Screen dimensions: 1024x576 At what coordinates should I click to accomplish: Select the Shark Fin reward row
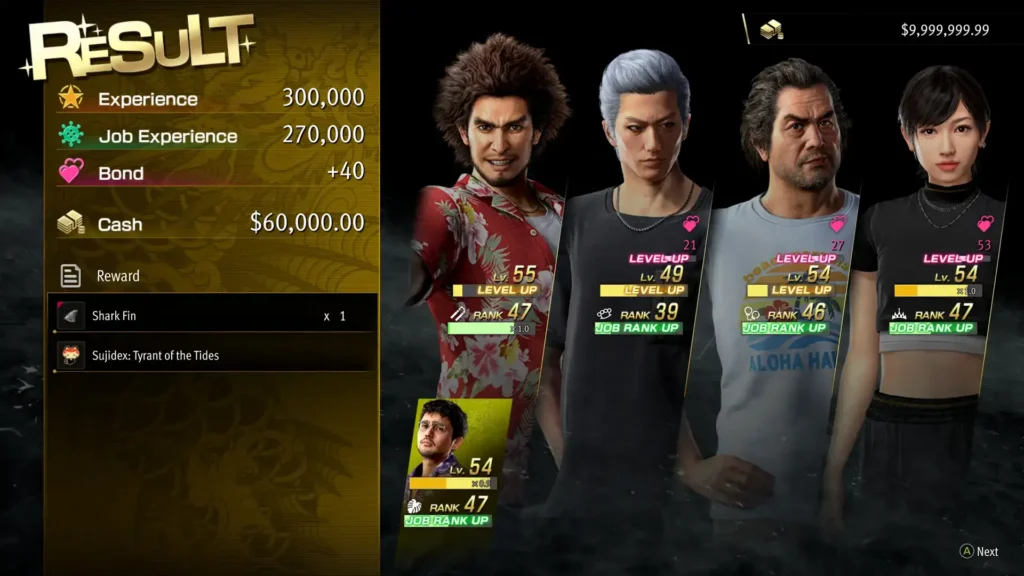[214, 315]
